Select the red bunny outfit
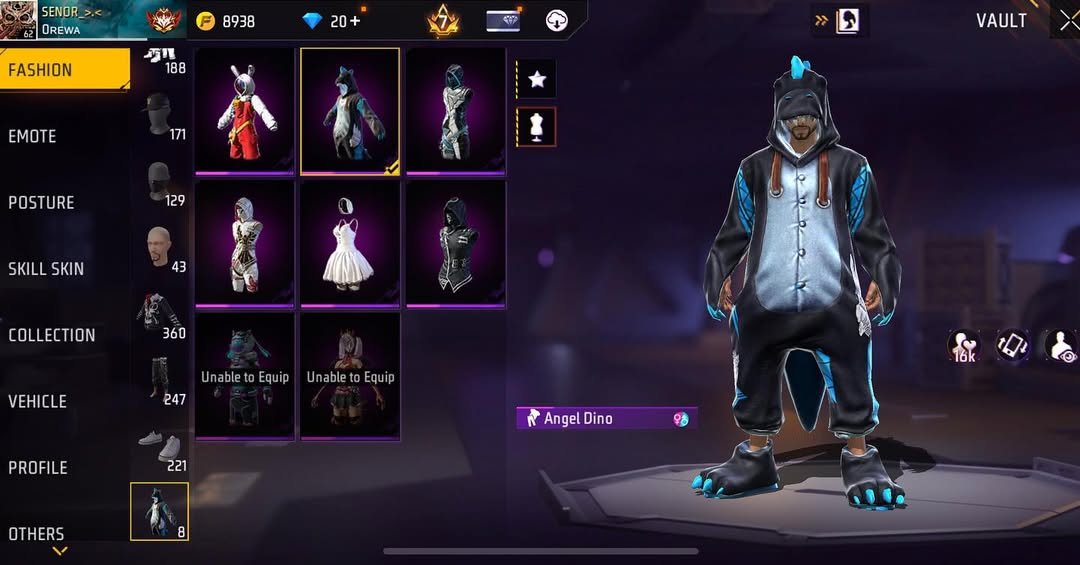 click(244, 111)
